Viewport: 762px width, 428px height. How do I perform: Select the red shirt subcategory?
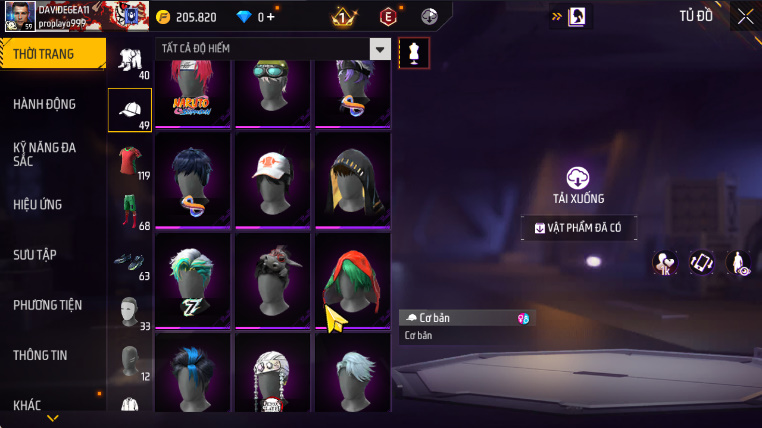click(129, 161)
